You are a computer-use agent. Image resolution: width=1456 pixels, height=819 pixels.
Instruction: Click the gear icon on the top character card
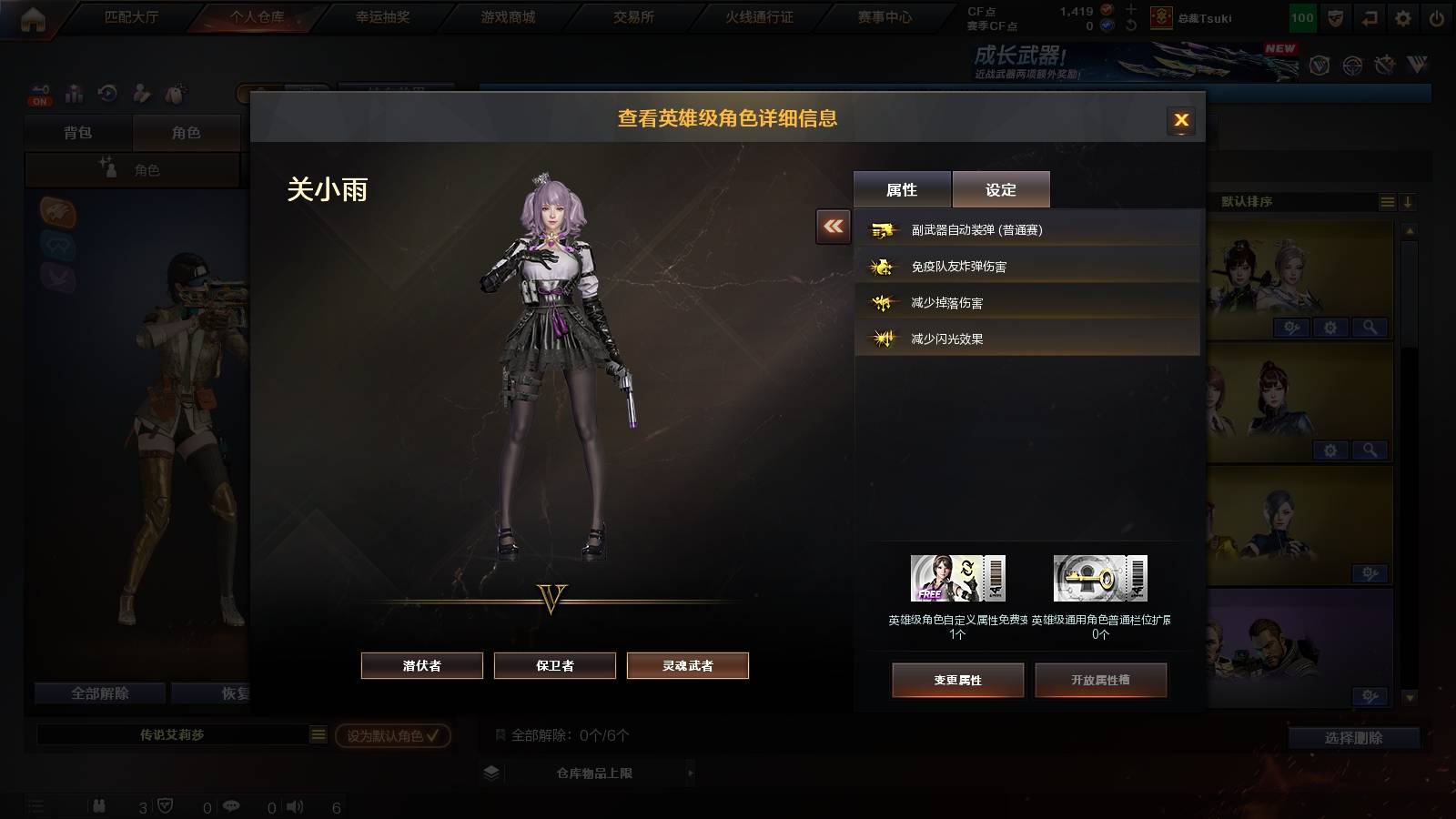[1329, 327]
